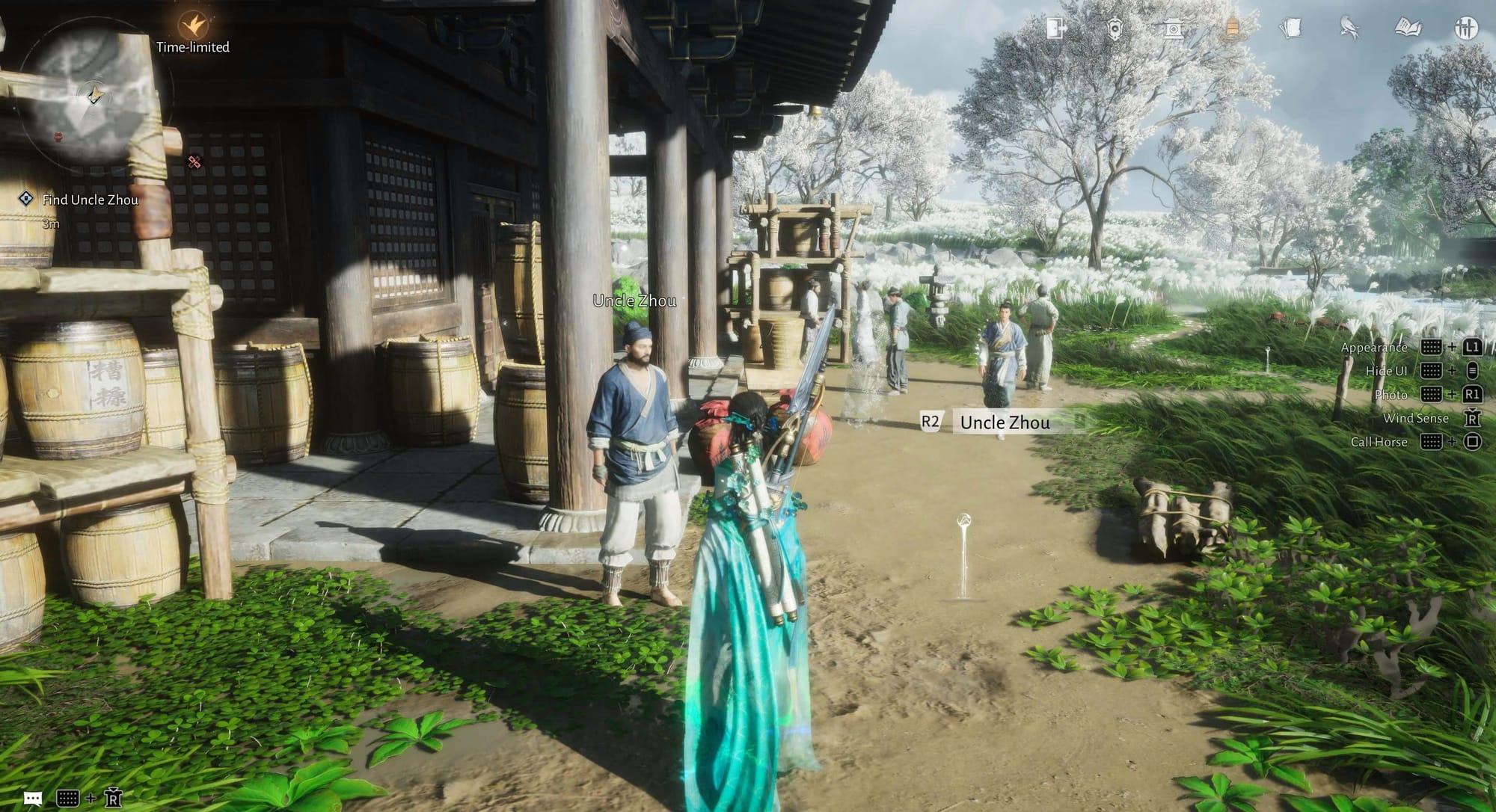Open the chat speech bubble
Screen dimensions: 1496x812
pos(32,798)
